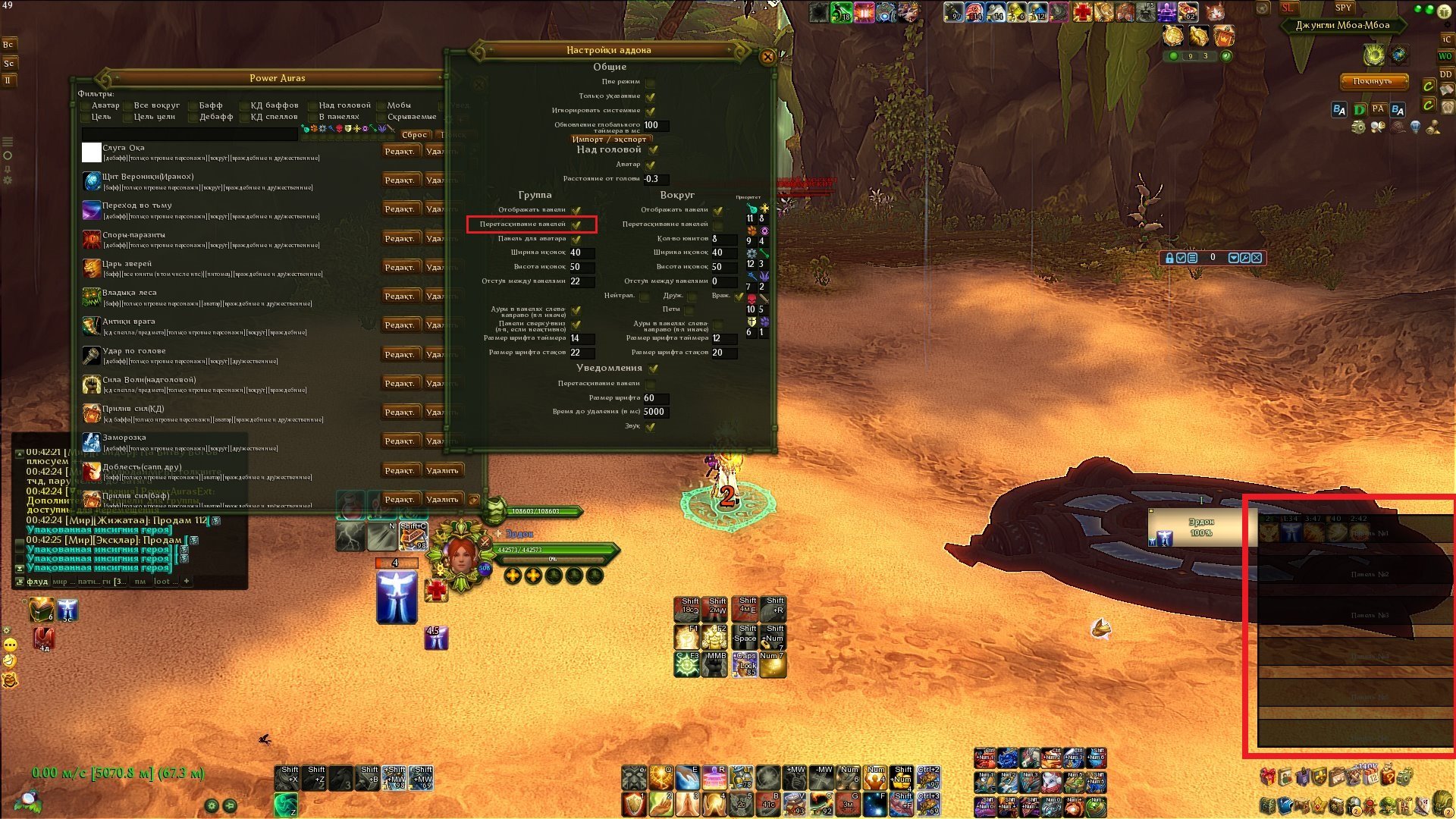Click the Время до удаления input field
1456x819 pixels.
coord(655,412)
